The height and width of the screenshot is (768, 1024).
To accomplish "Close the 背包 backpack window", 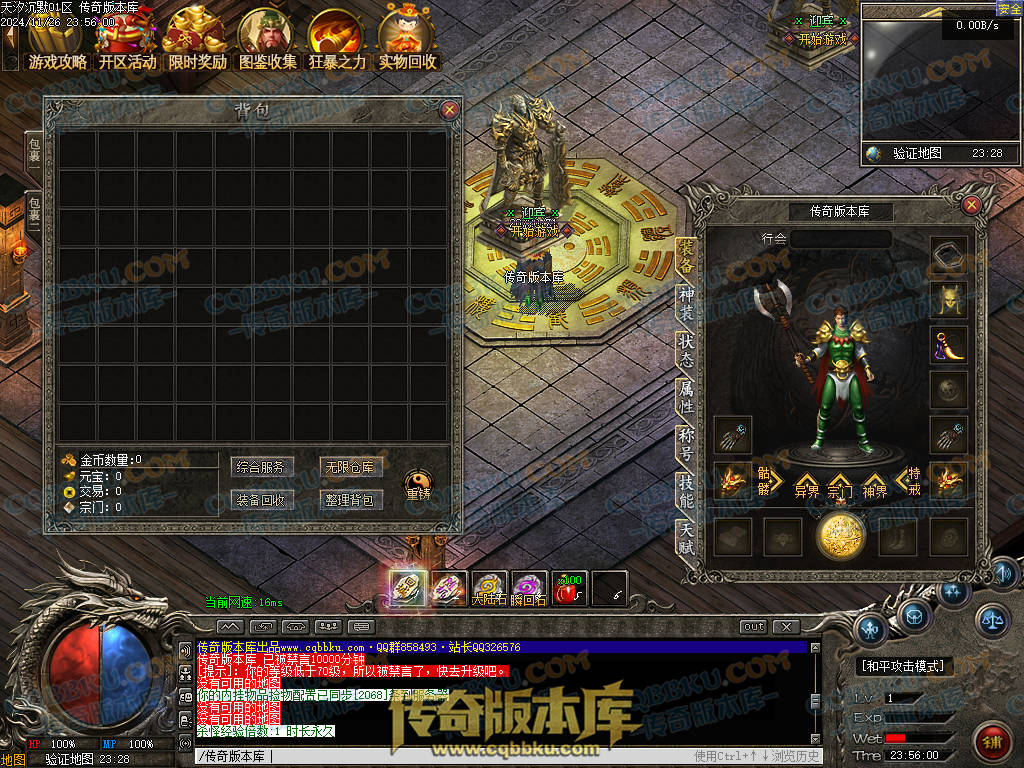I will point(449,110).
